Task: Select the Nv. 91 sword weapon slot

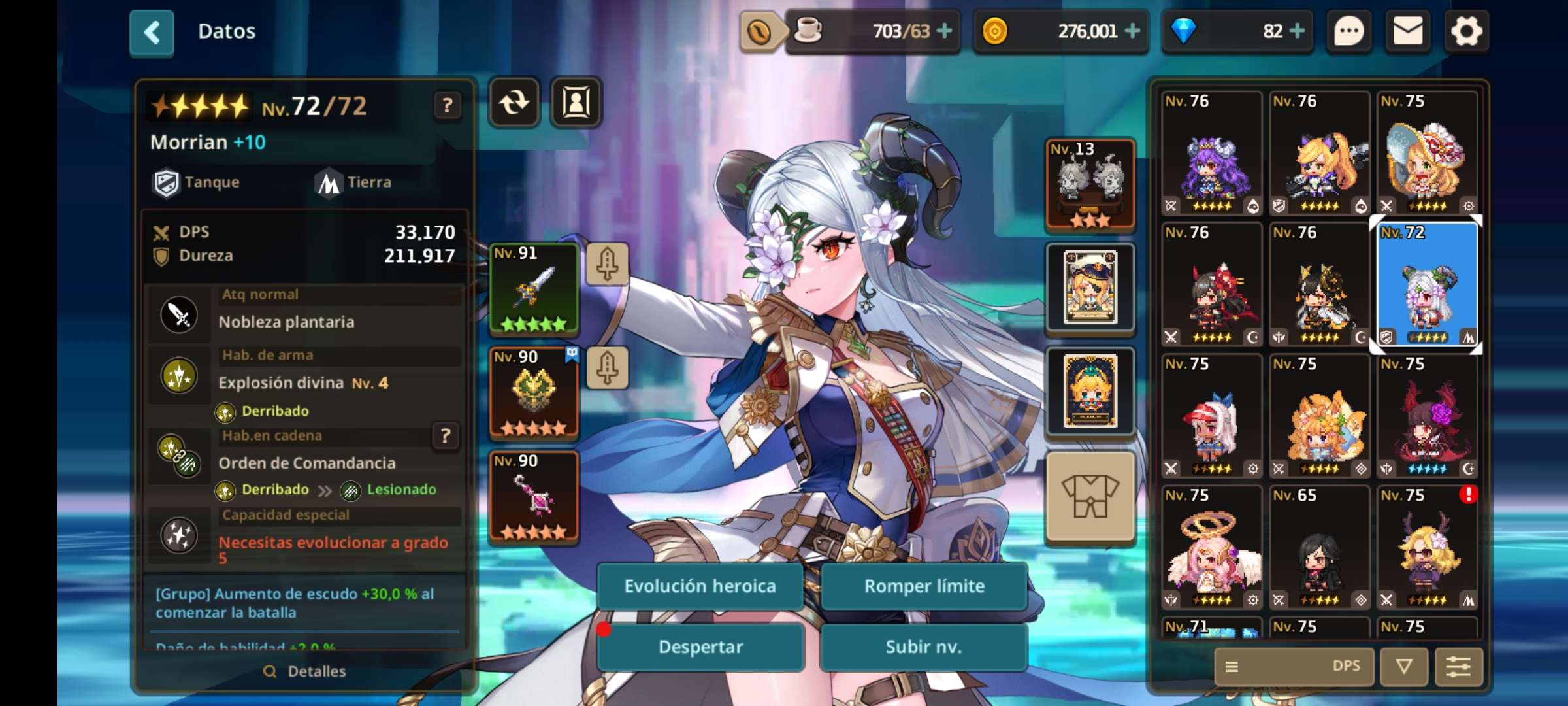Action: [534, 288]
